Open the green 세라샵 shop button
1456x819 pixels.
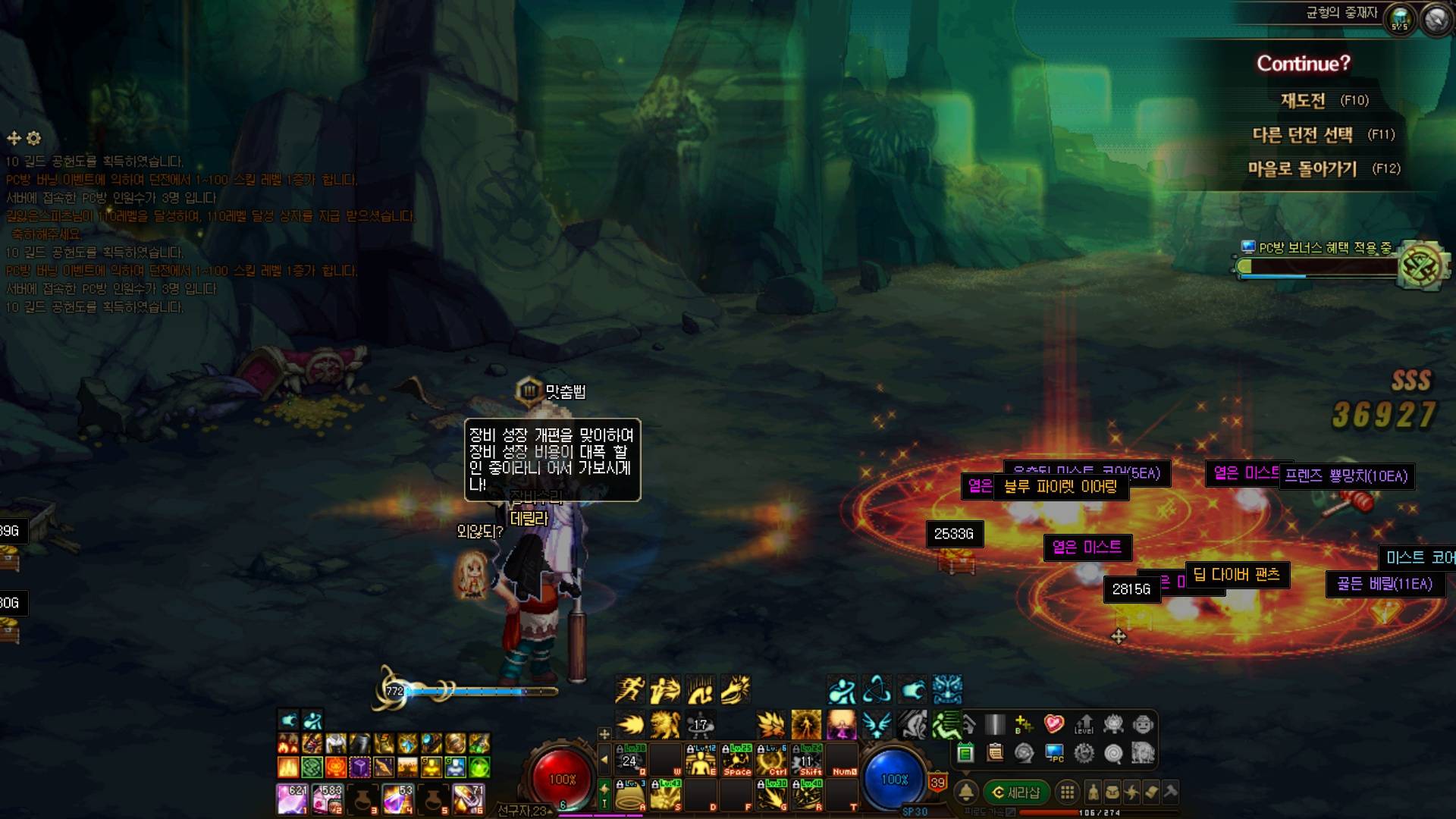tap(1016, 792)
